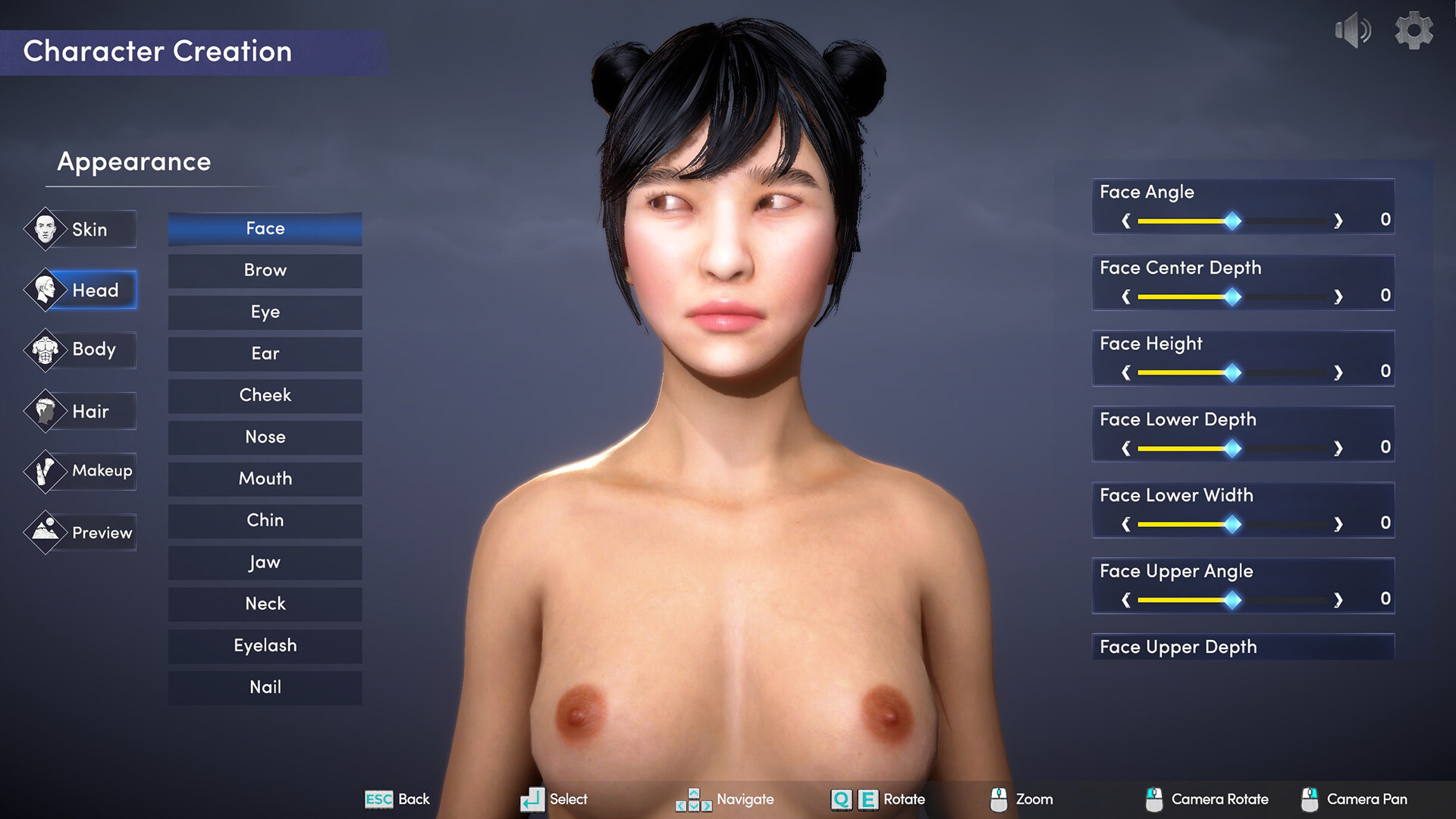Viewport: 1456px width, 819px height.
Task: Open the Nail customization options
Action: coord(265,688)
